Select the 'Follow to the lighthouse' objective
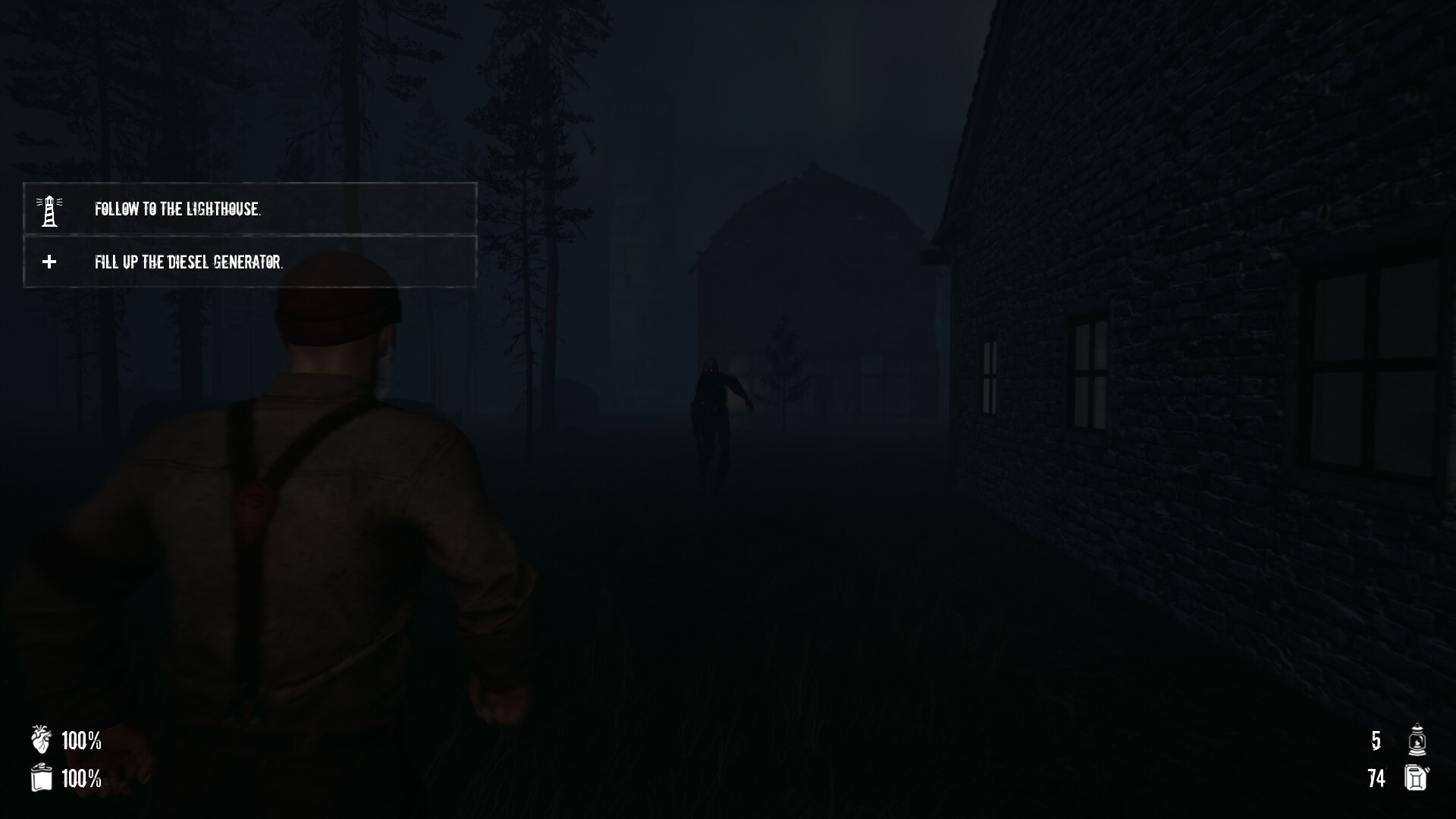The image size is (1456, 819). [x=179, y=210]
